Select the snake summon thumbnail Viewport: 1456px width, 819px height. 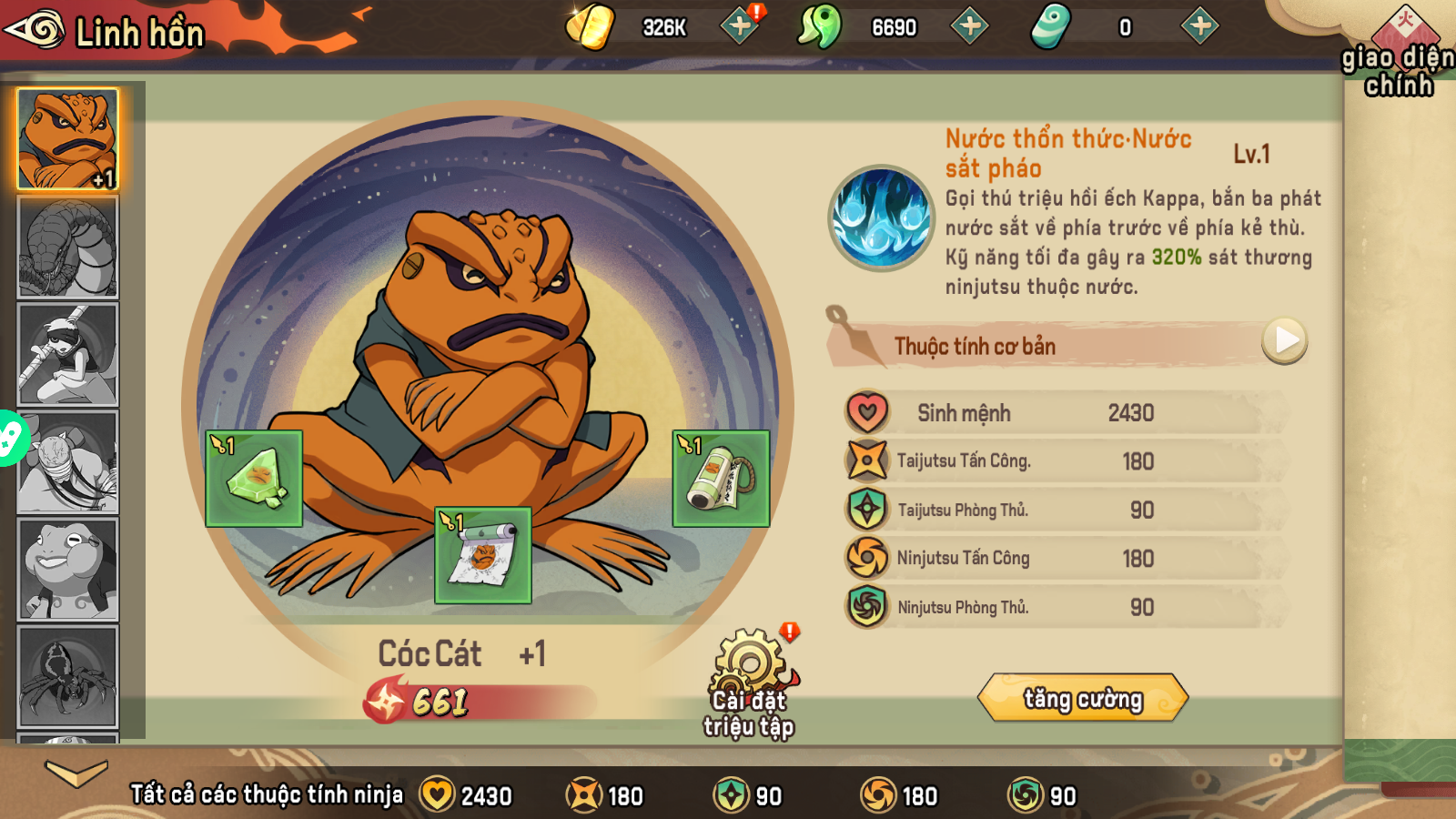pos(68,248)
